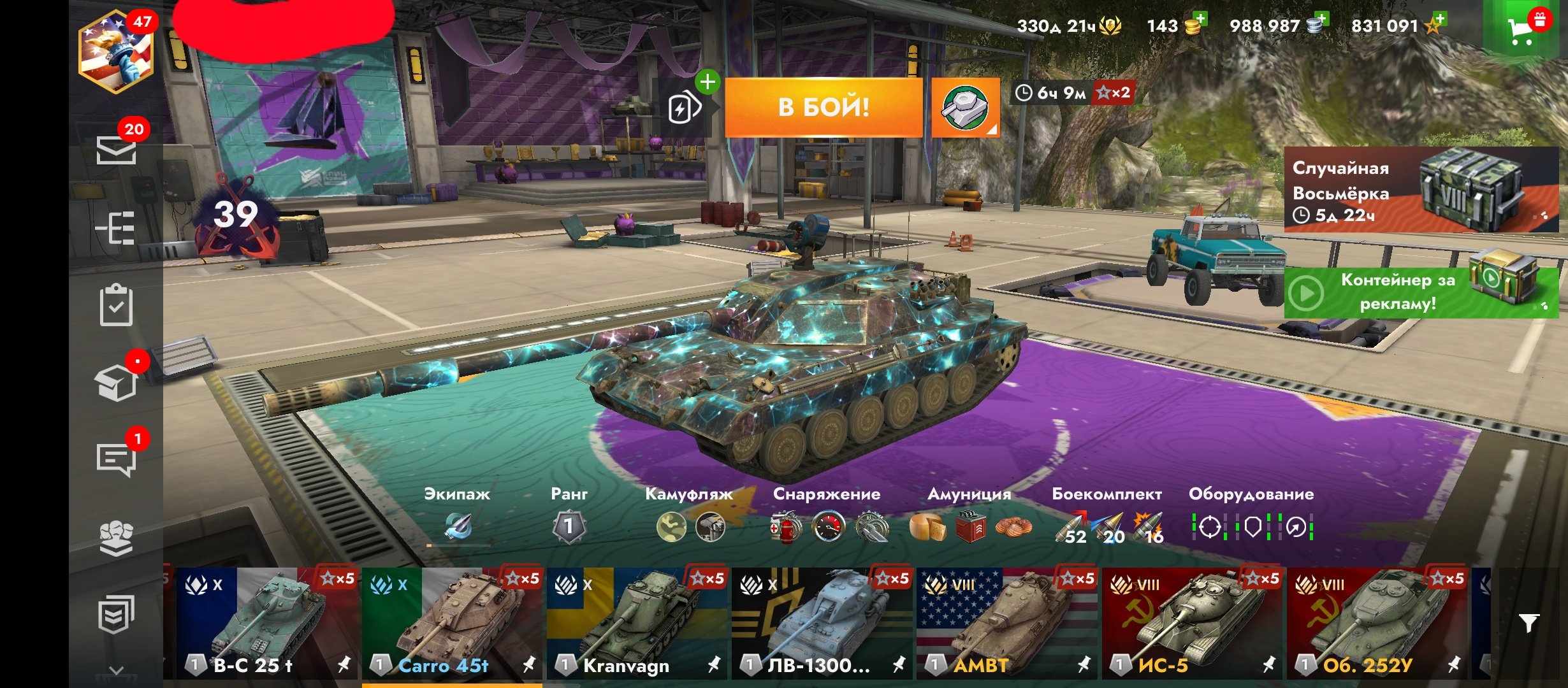Open the Случайная Восьмёрка container offer
Screen dimensions: 1568x688
pyautogui.click(x=1421, y=189)
